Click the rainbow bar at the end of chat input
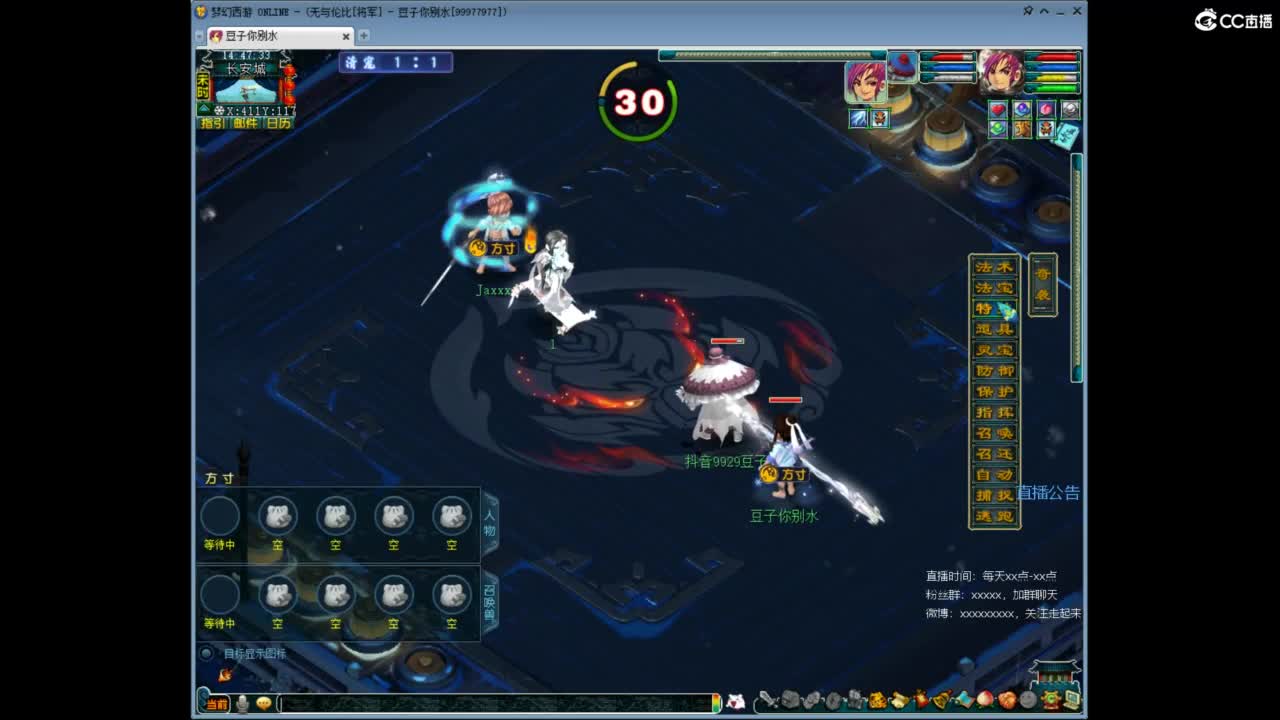The width and height of the screenshot is (1280, 720). 714,703
